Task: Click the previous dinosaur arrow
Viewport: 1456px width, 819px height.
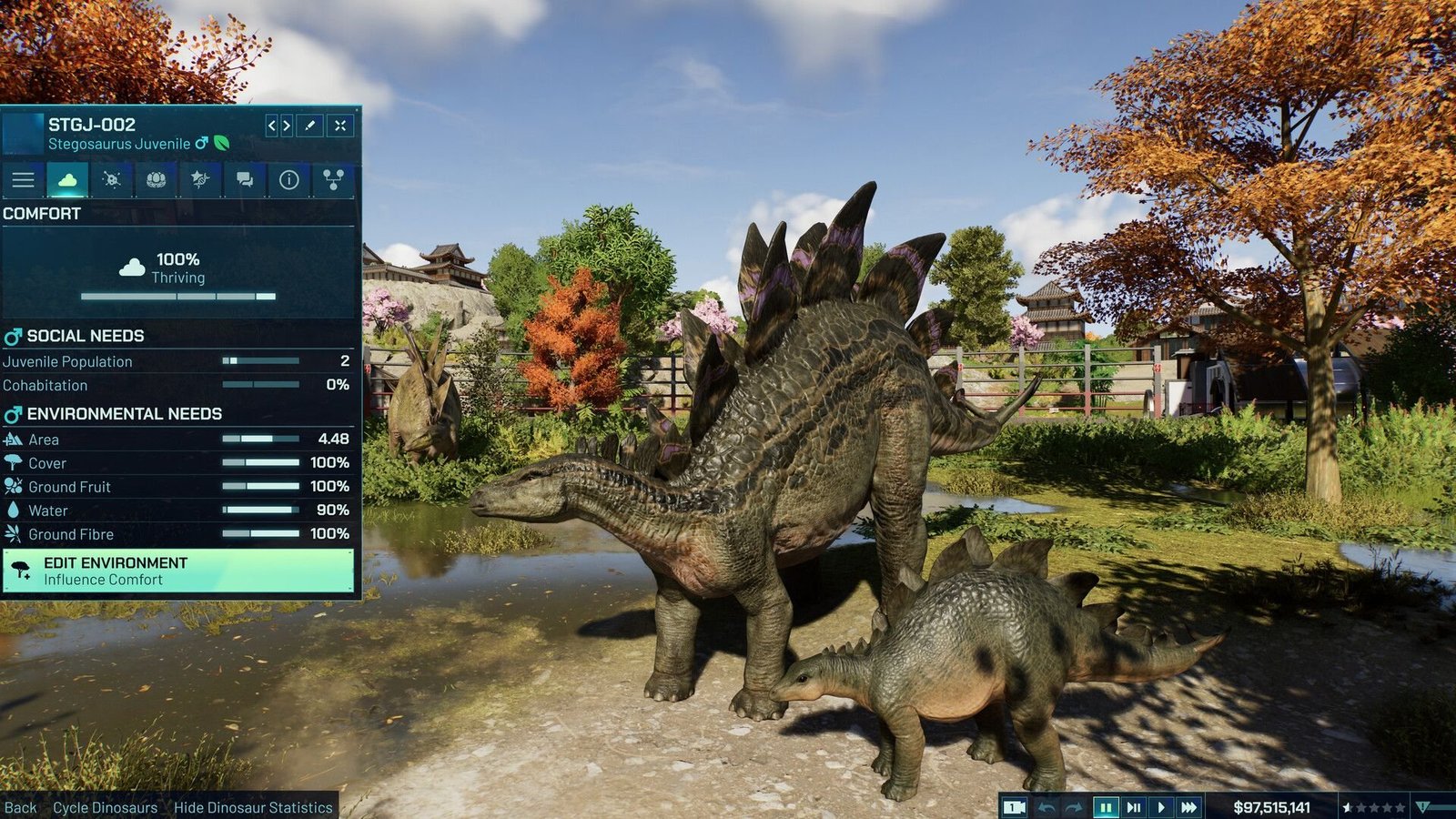Action: point(273,125)
